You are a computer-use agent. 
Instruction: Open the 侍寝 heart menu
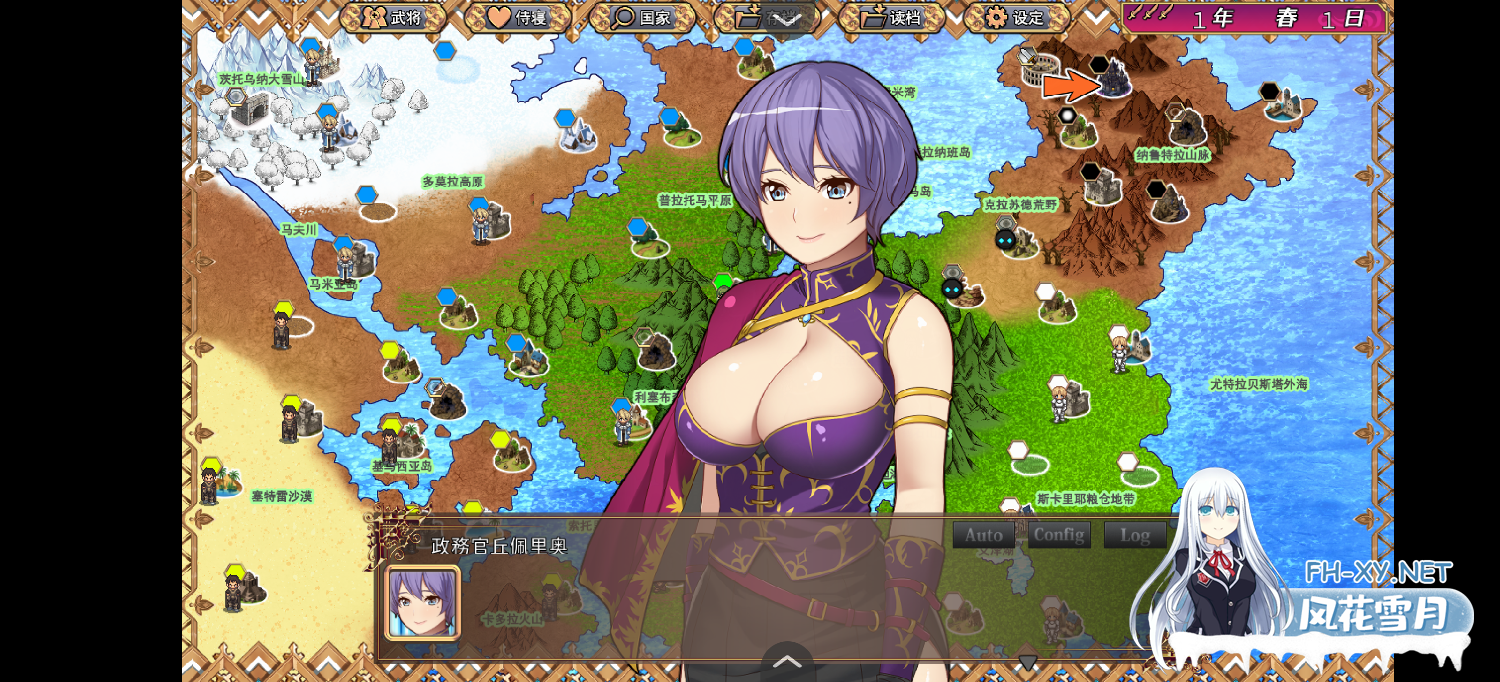(x=517, y=17)
